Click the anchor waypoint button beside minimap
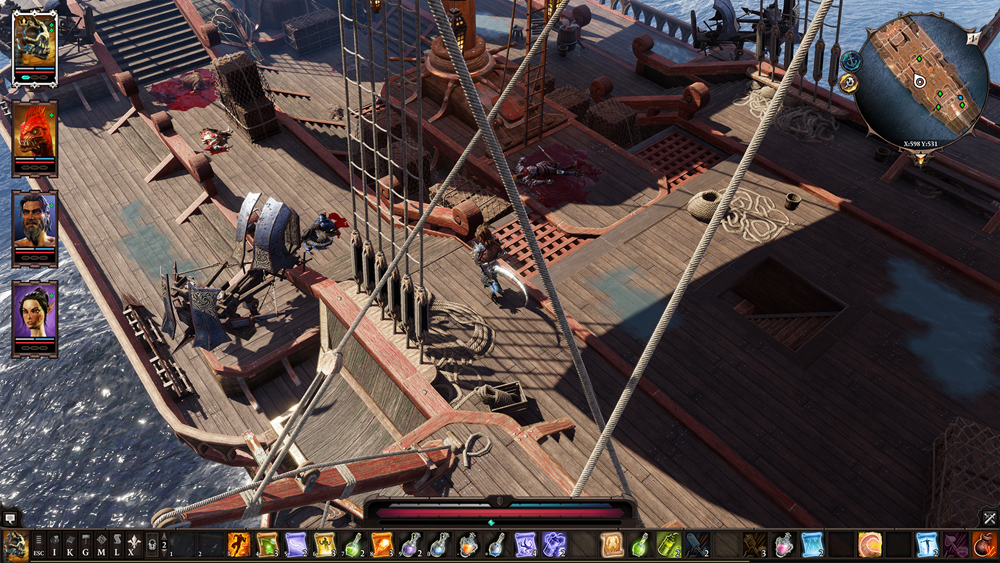Image resolution: width=1000 pixels, height=563 pixels. [851, 61]
